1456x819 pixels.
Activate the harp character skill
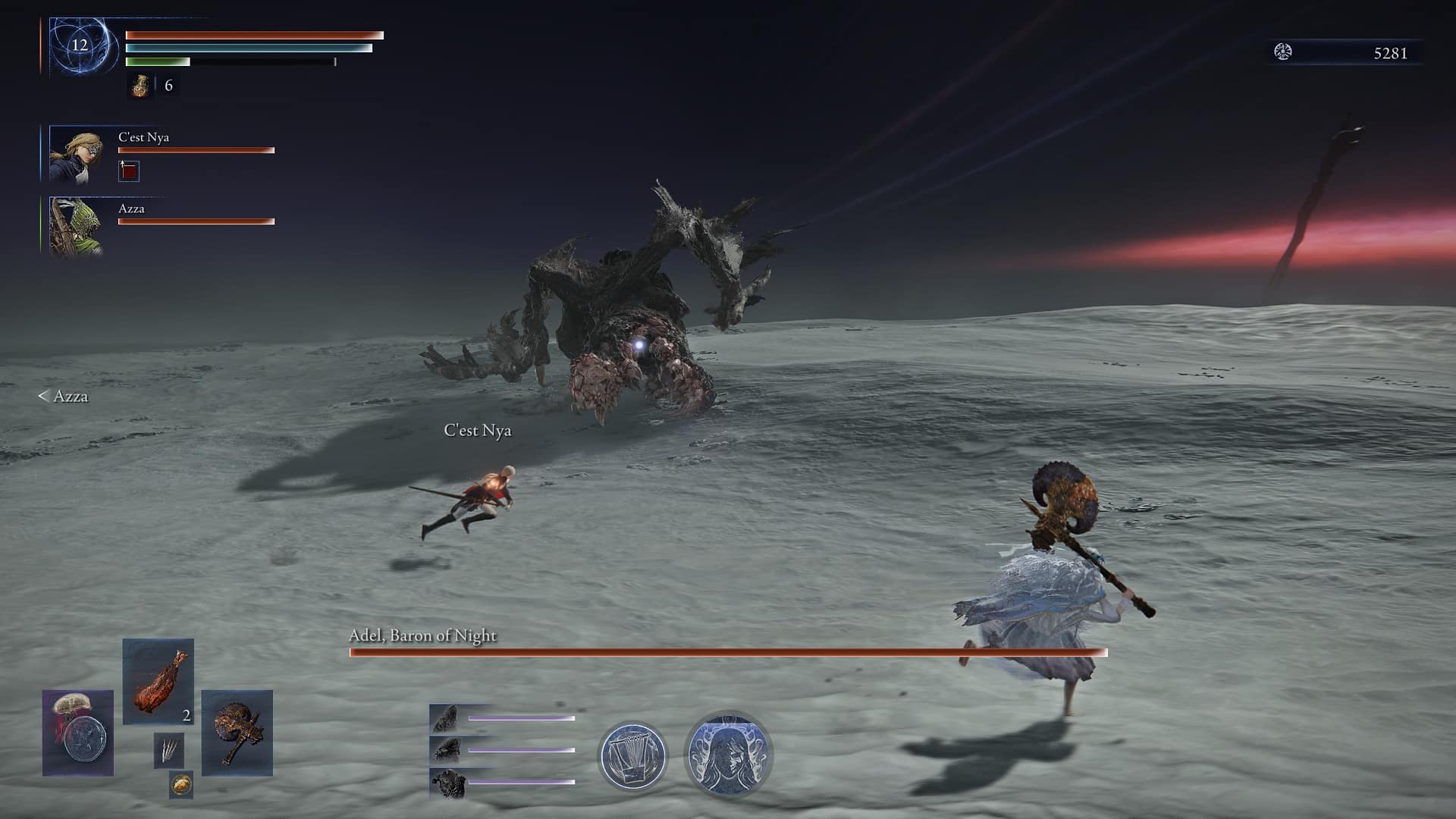[632, 755]
